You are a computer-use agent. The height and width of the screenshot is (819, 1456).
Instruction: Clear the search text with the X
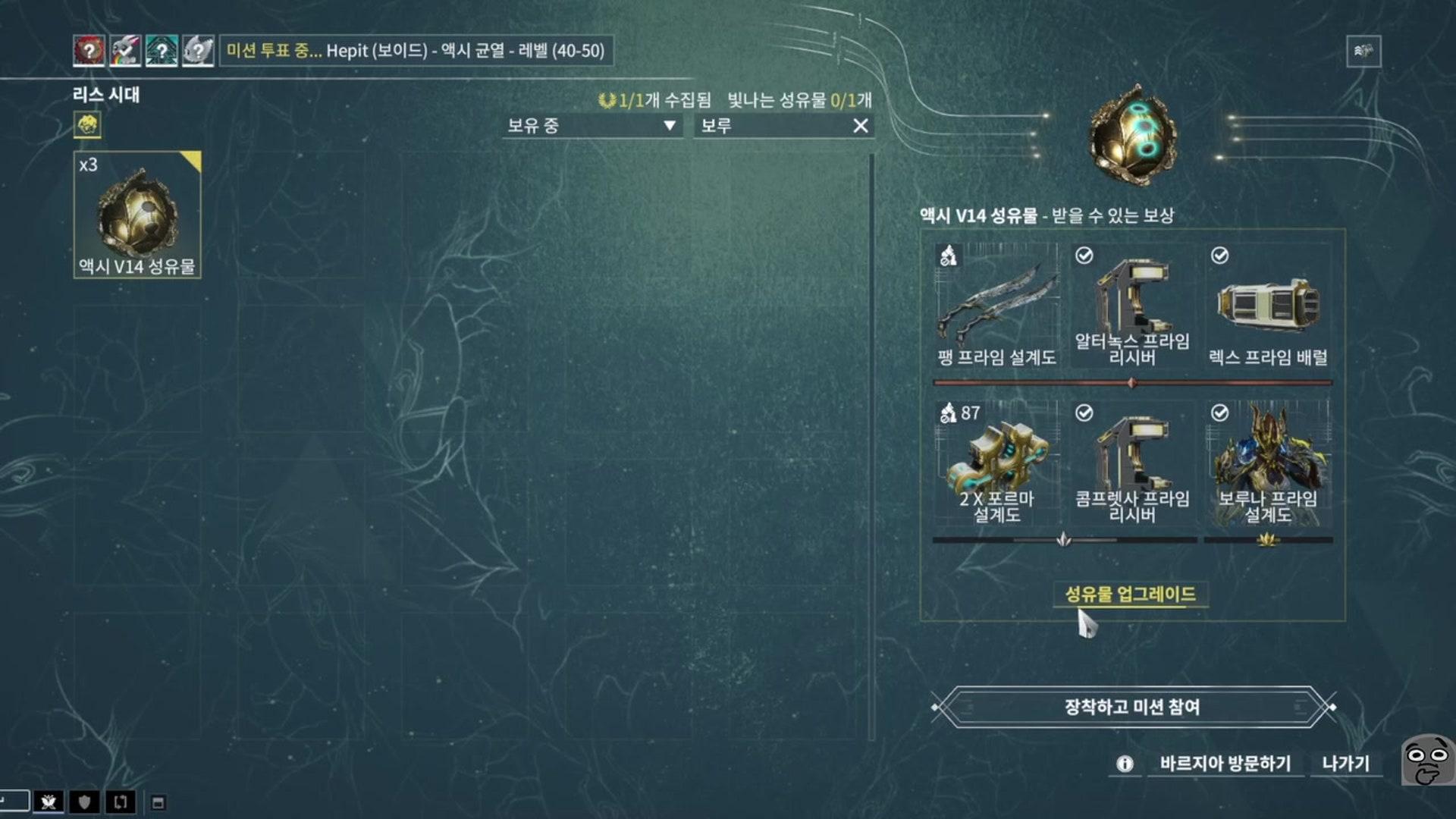(x=860, y=126)
